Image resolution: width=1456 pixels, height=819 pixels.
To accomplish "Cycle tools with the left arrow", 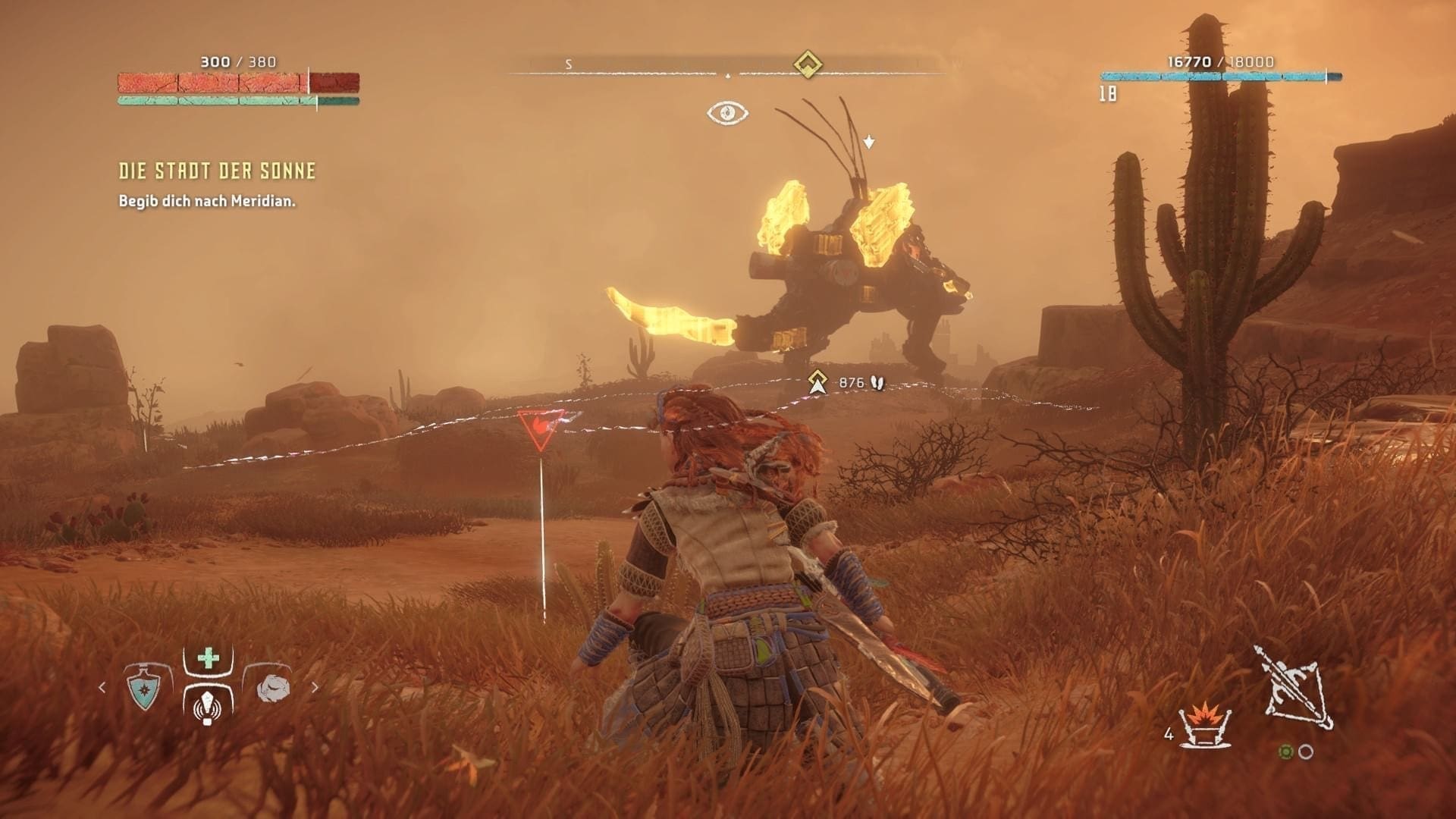I will click(102, 688).
